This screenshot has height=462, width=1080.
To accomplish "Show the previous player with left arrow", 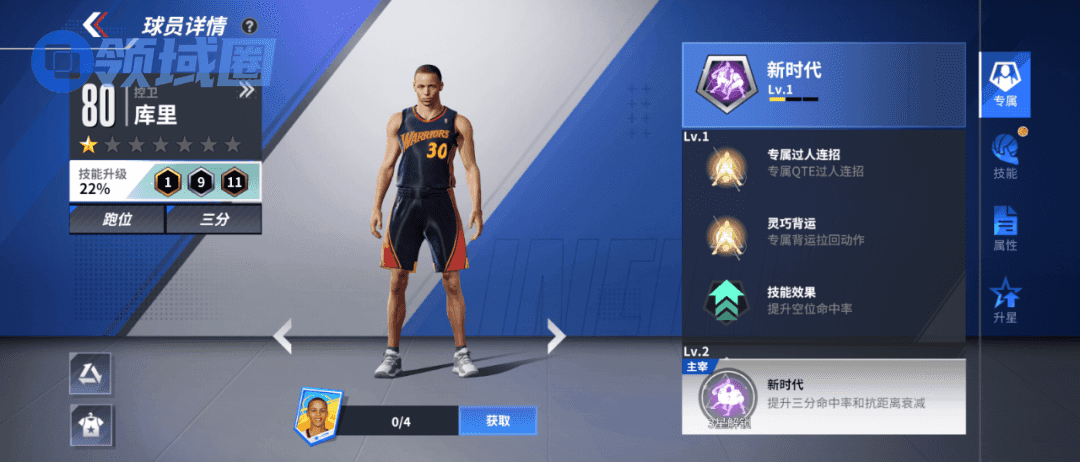I will tap(283, 336).
